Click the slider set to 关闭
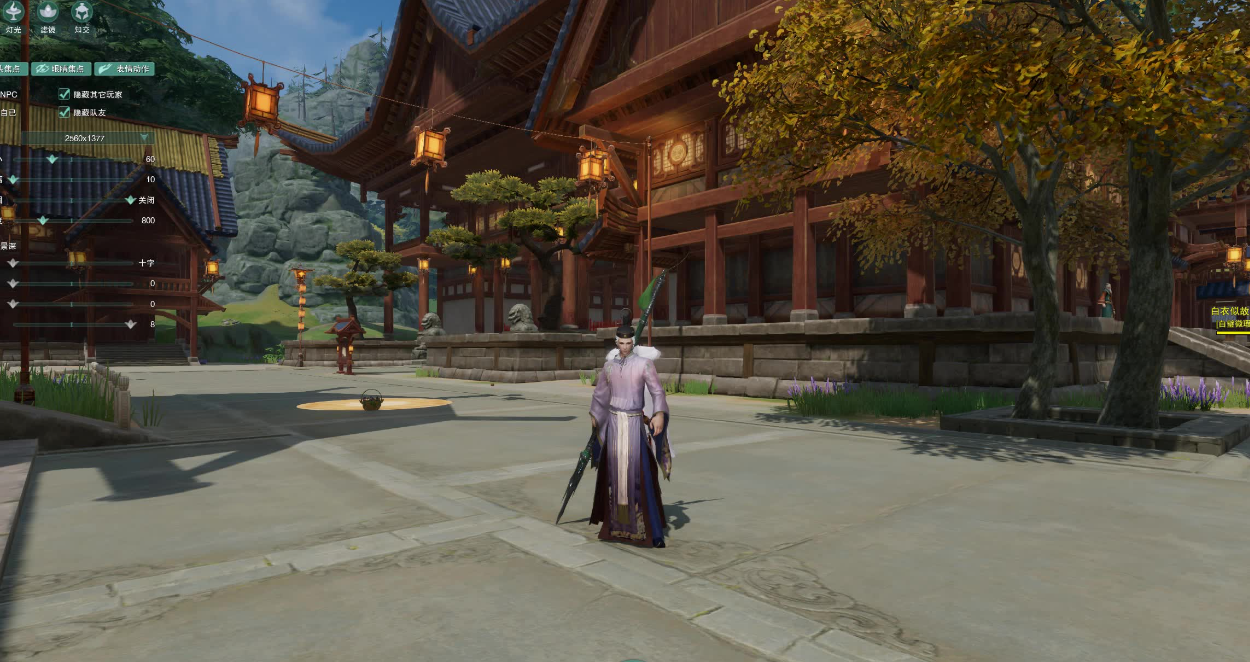The image size is (1250, 662). tap(129, 200)
